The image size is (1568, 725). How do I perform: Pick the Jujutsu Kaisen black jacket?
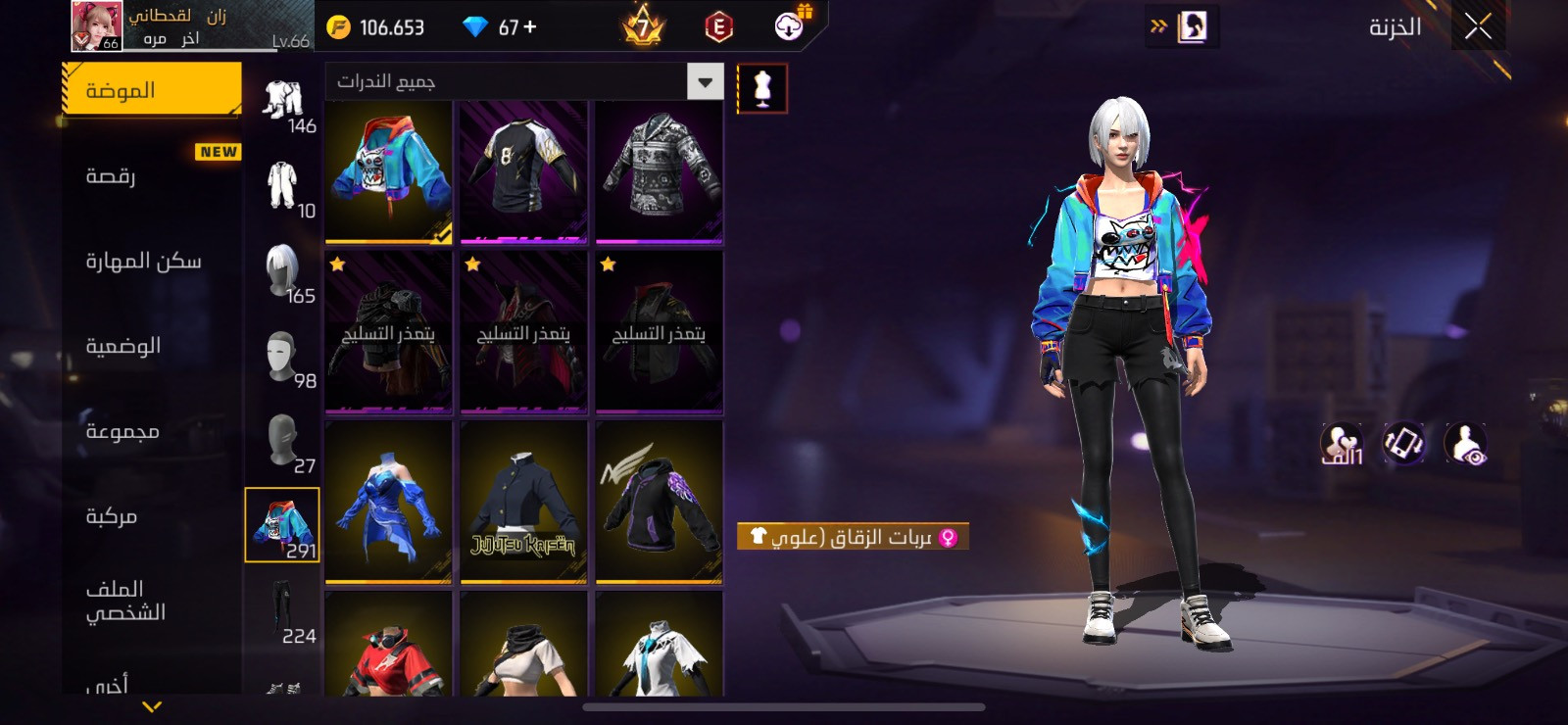(x=523, y=504)
